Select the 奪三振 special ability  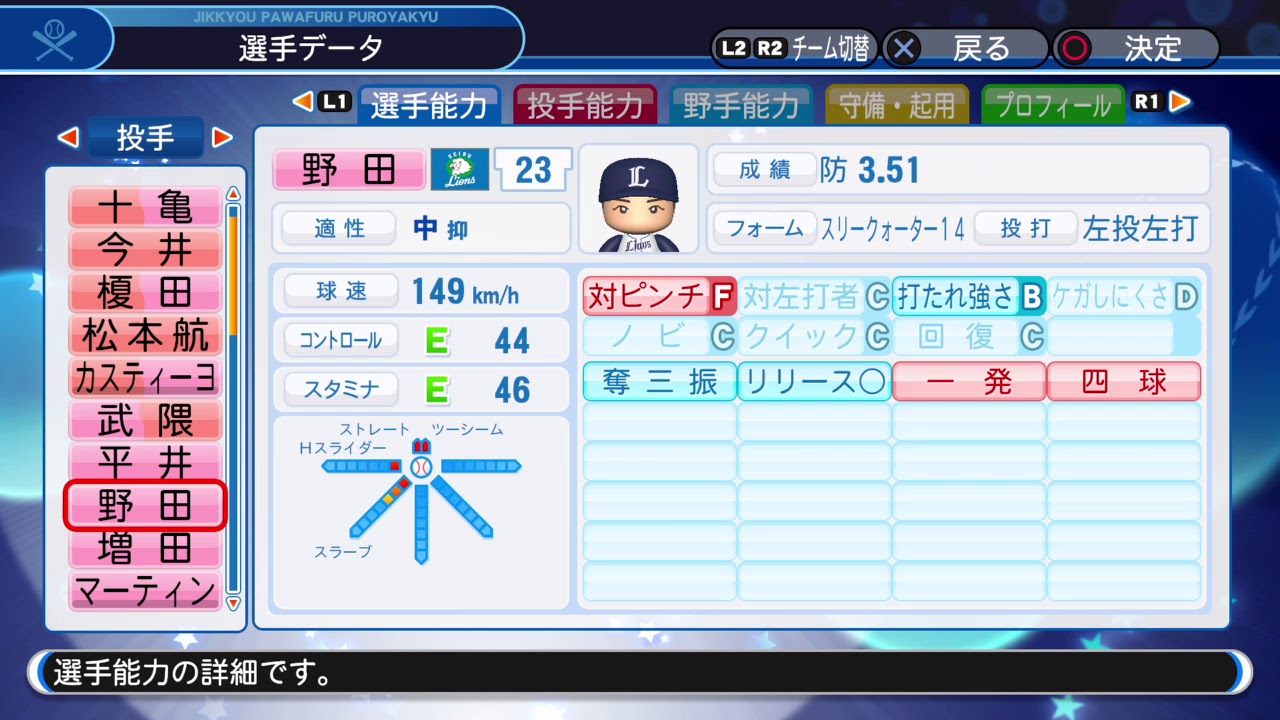[x=659, y=382]
